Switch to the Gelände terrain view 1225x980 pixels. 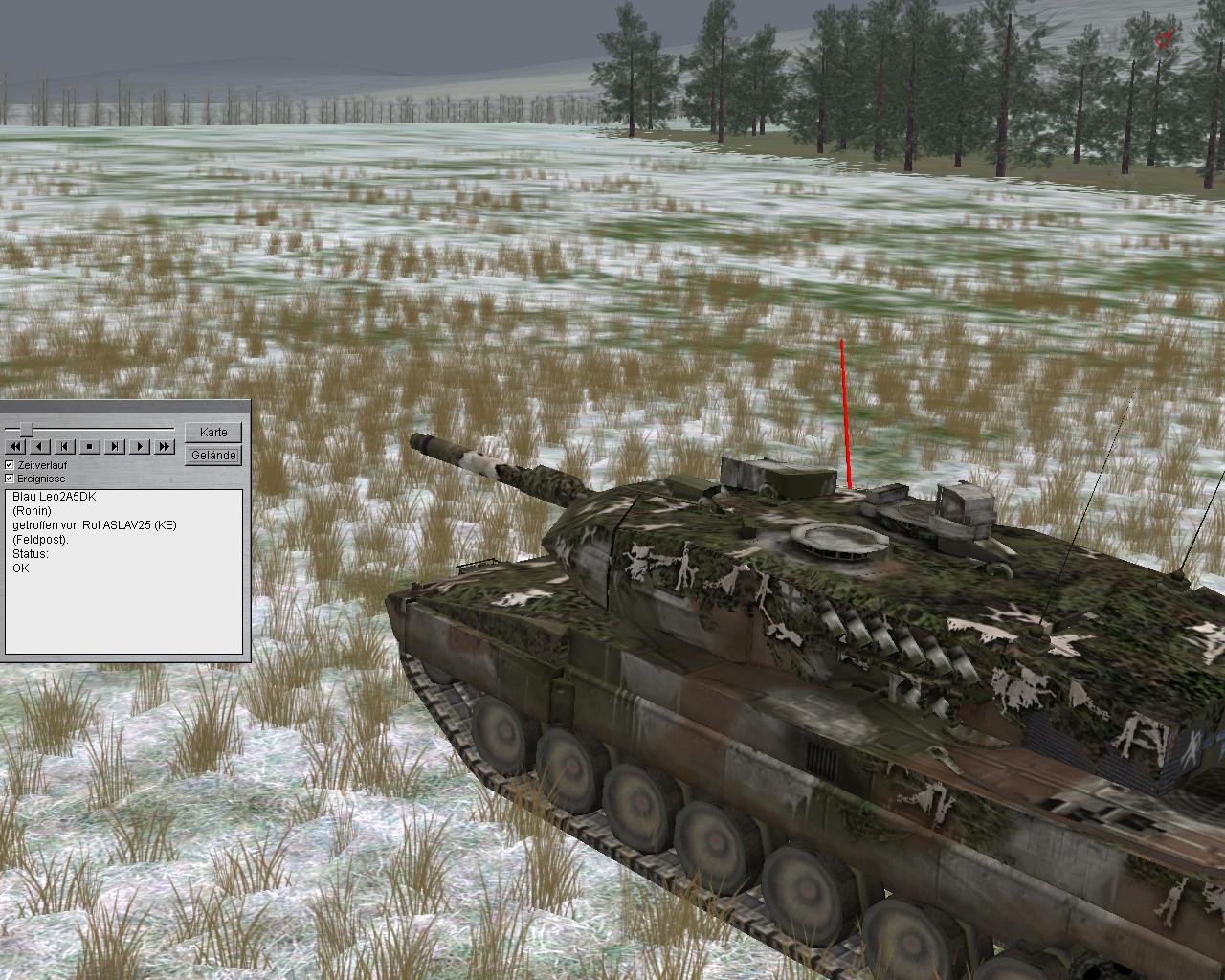point(213,456)
